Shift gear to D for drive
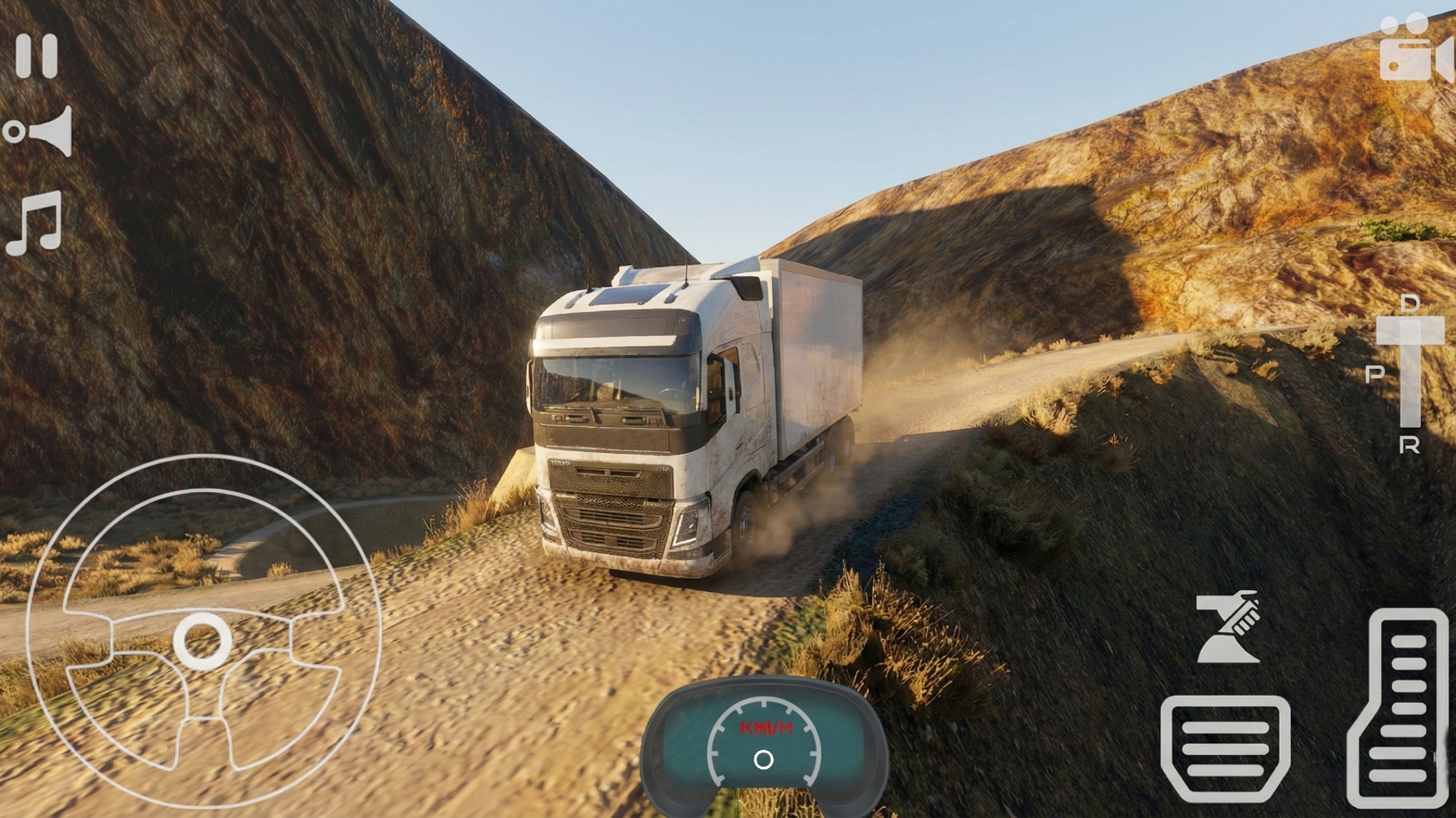Screen dimensions: 1456x818 [x=1409, y=304]
